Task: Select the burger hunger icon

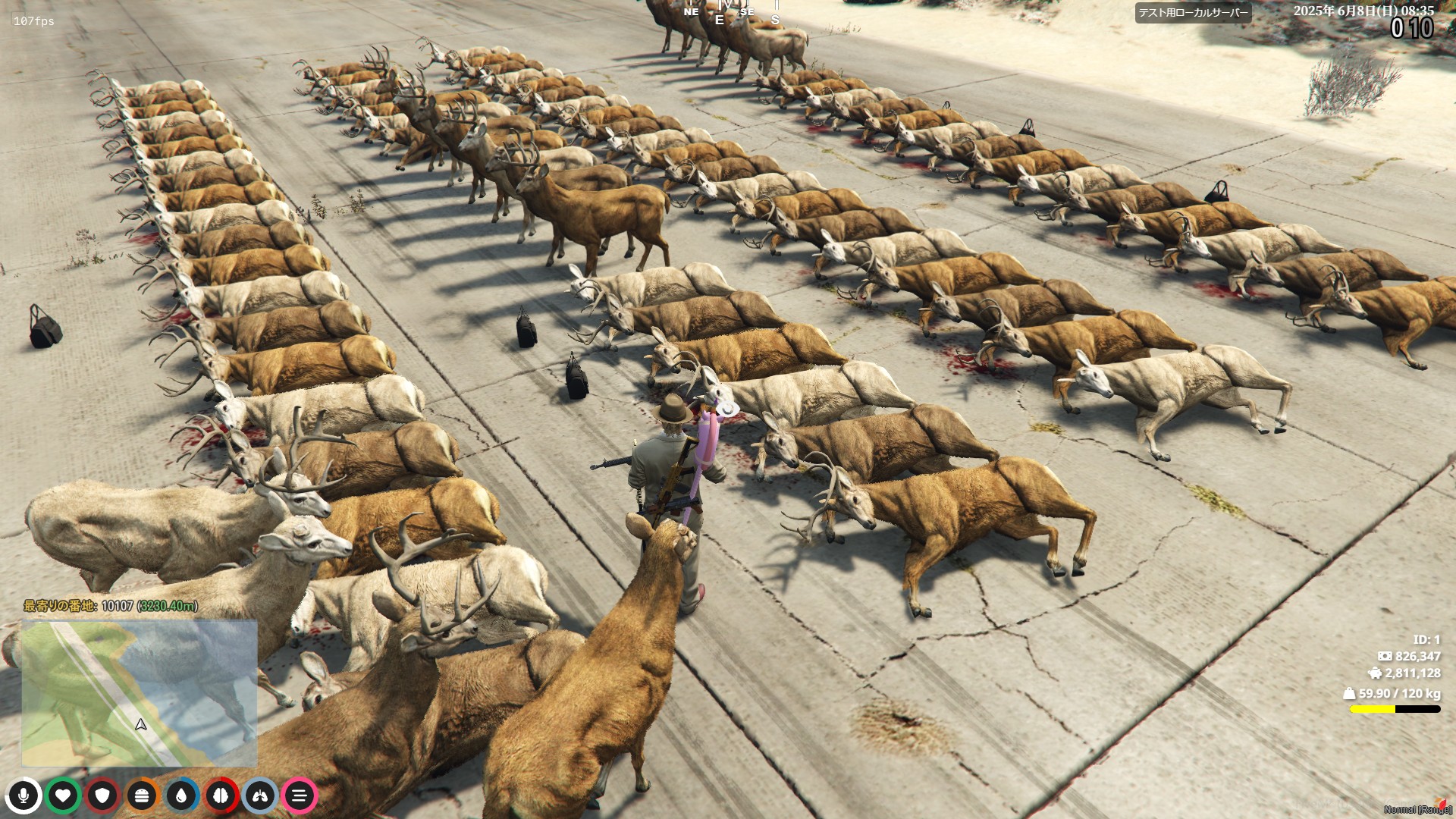Action: click(x=142, y=795)
